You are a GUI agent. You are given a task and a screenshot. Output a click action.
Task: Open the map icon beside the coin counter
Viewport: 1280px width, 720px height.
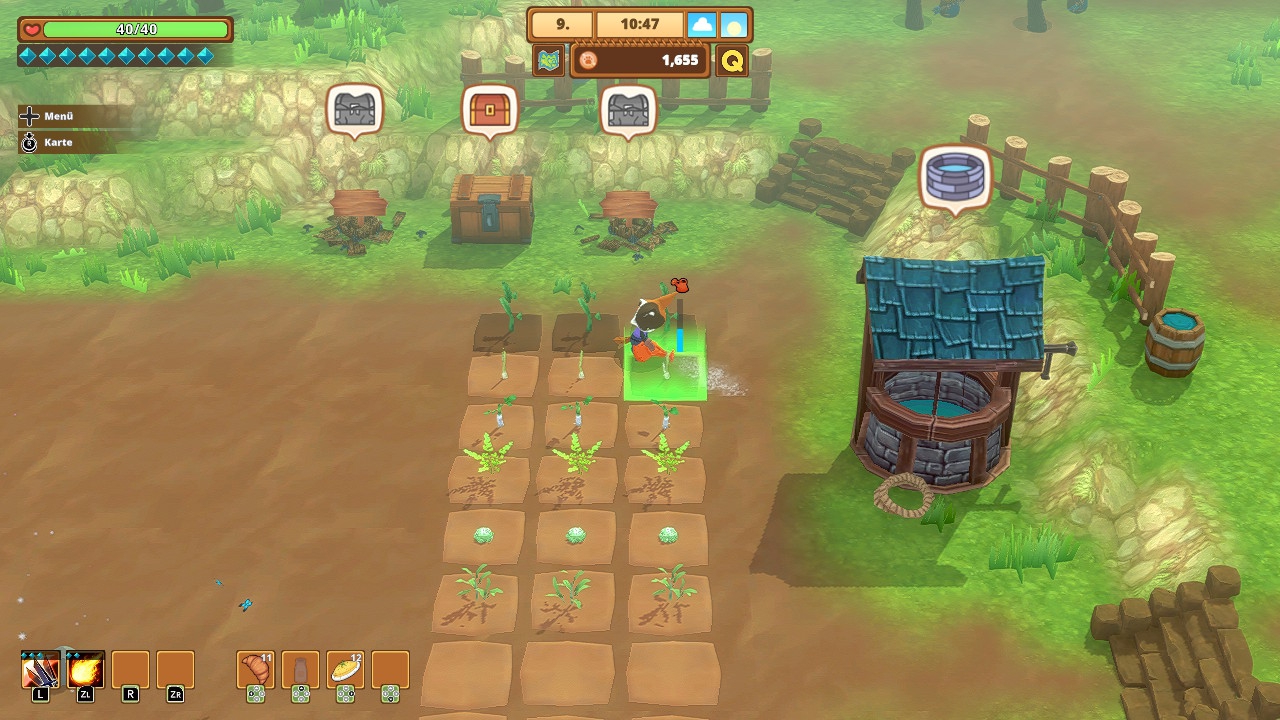coord(548,61)
